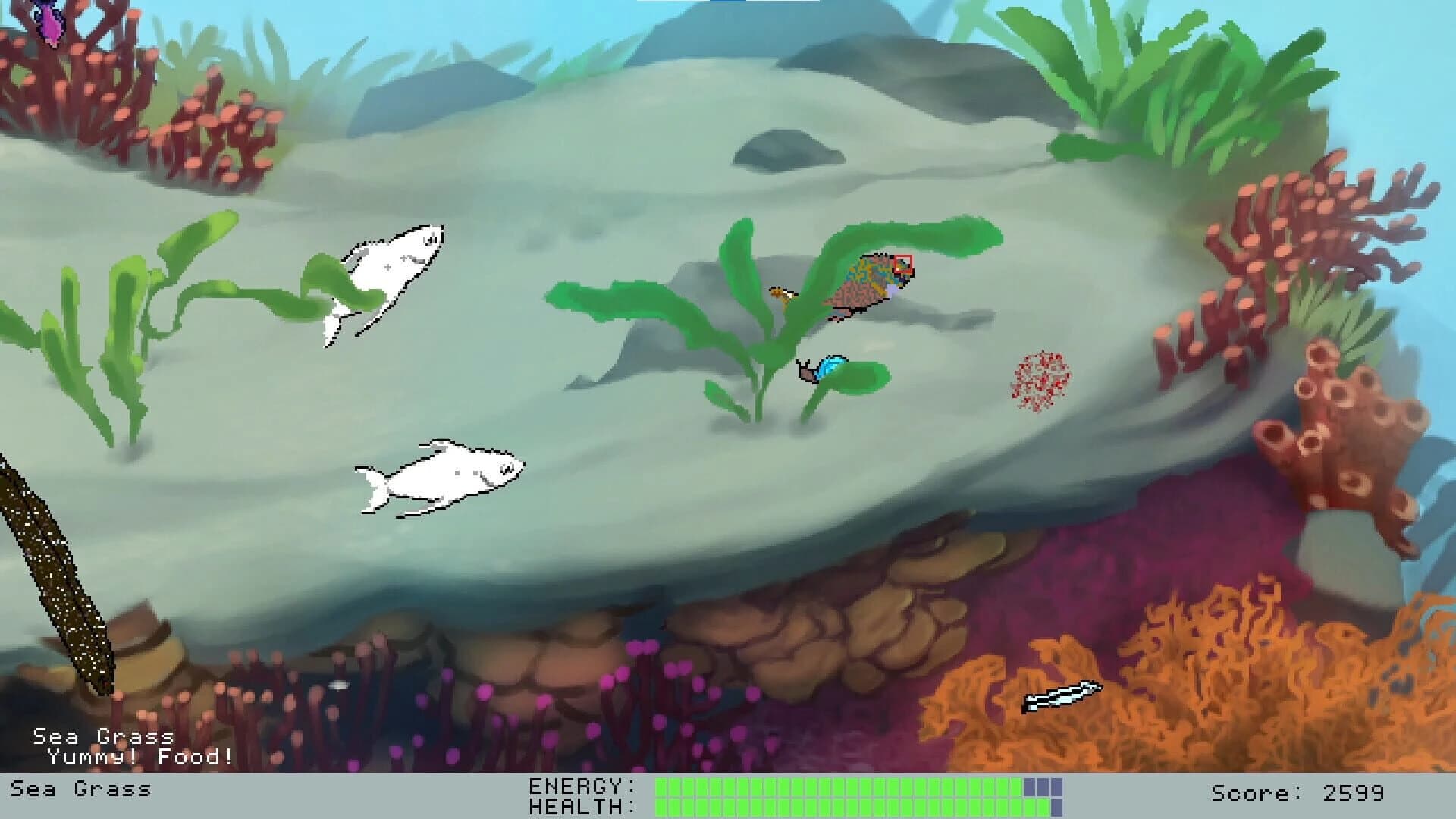Select the red targeting reticle near the fish's eye
Viewport: 1456px width, 819px height.
(904, 264)
